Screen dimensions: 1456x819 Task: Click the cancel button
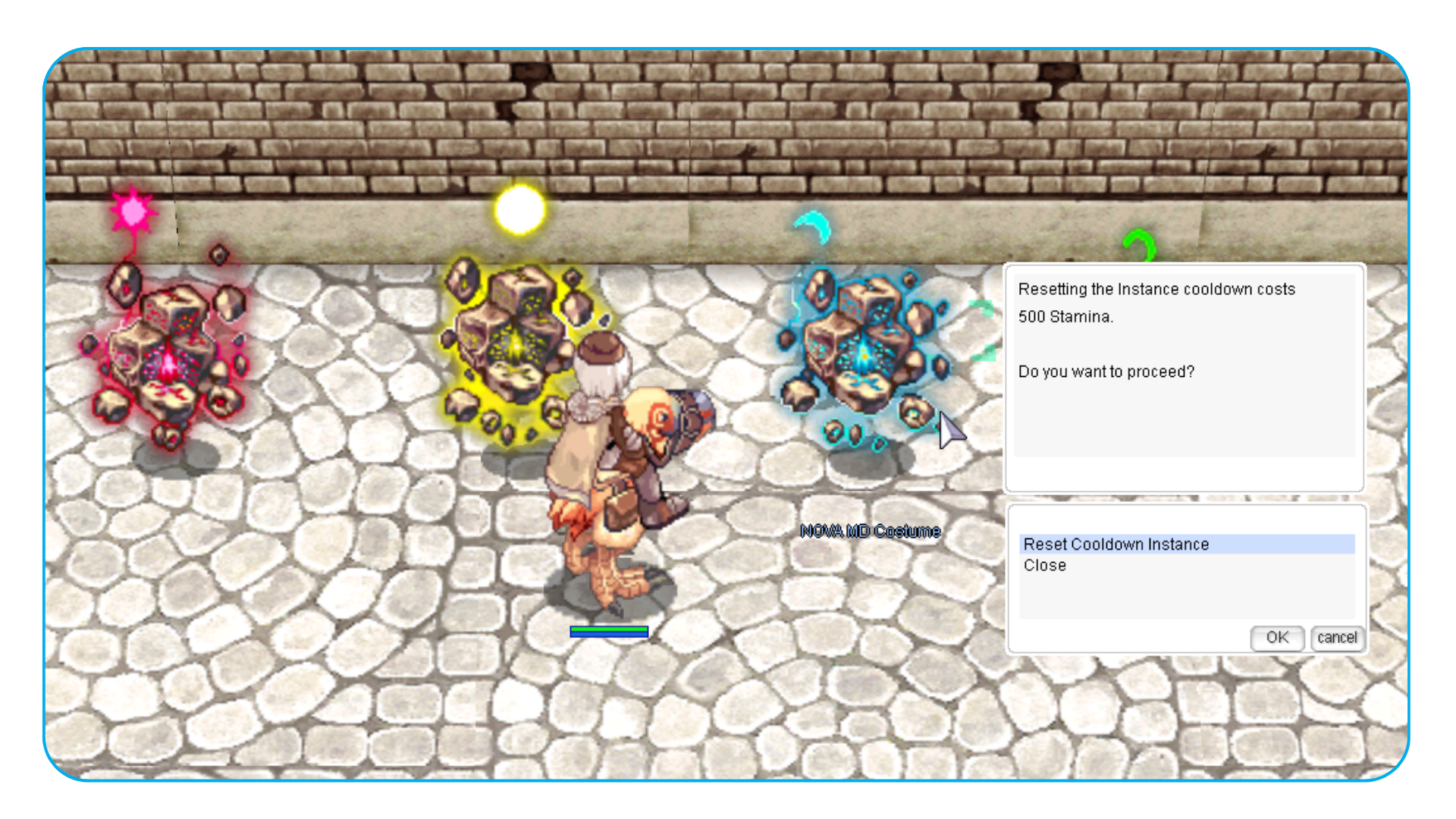click(1337, 638)
